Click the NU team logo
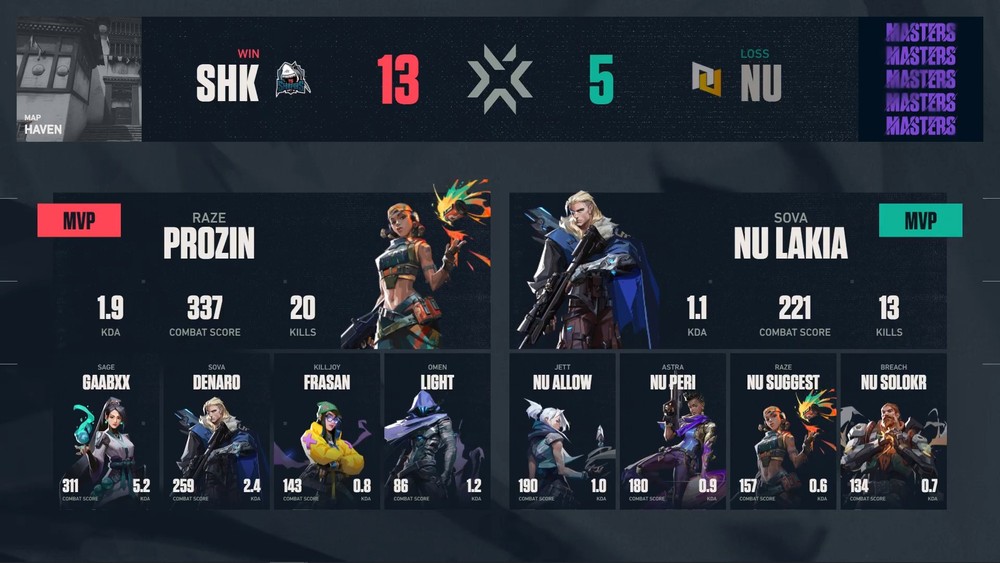 (706, 80)
